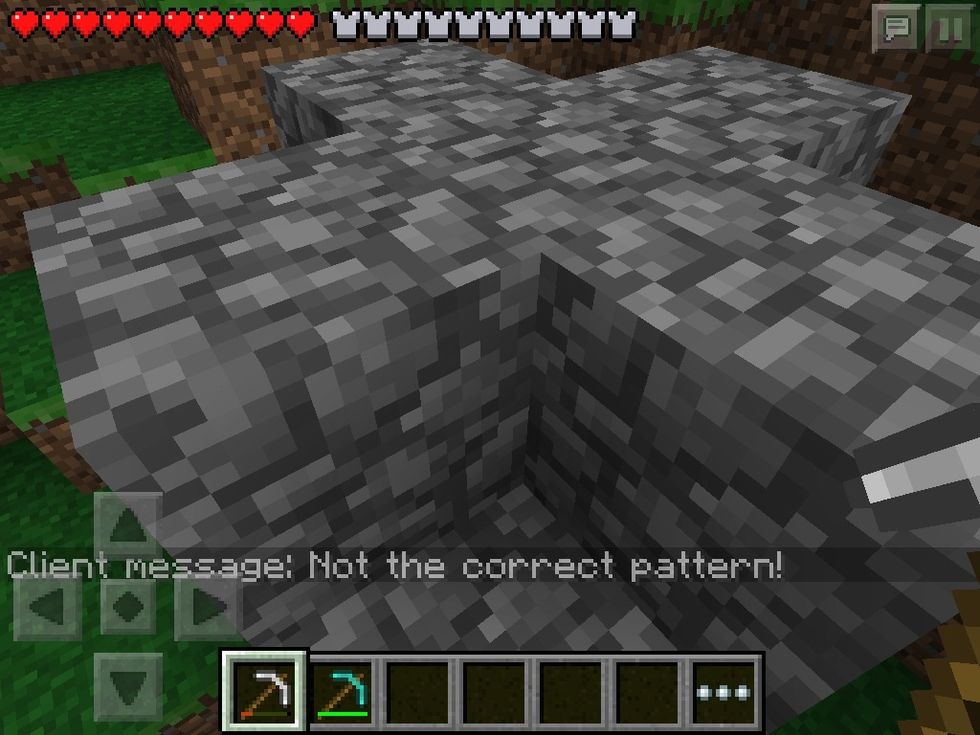Select the diamond pickaxe hotbar slot
The width and height of the screenshot is (980, 735).
(x=342, y=692)
